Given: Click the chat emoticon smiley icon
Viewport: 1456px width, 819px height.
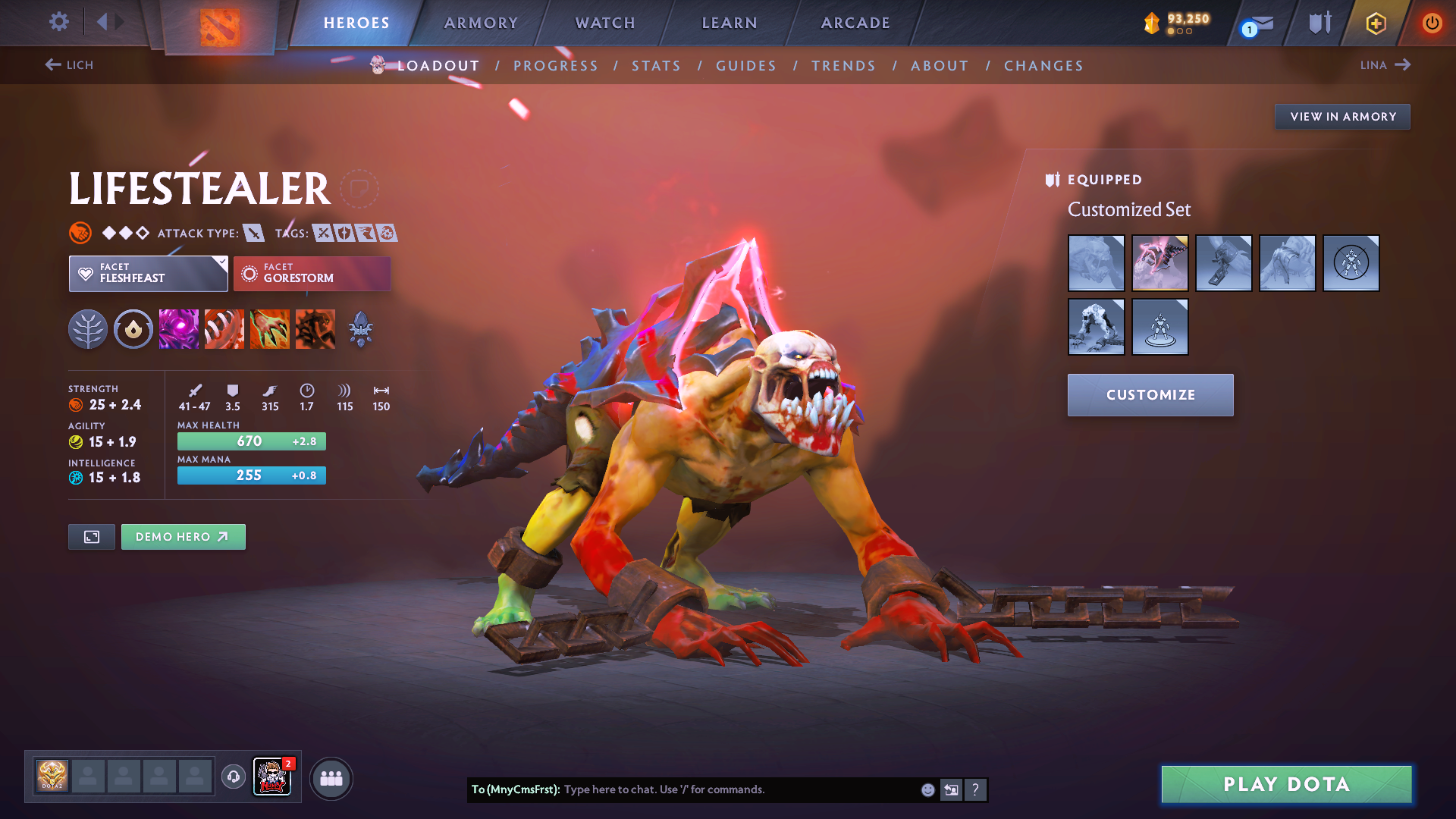Looking at the screenshot, I should coord(927,789).
